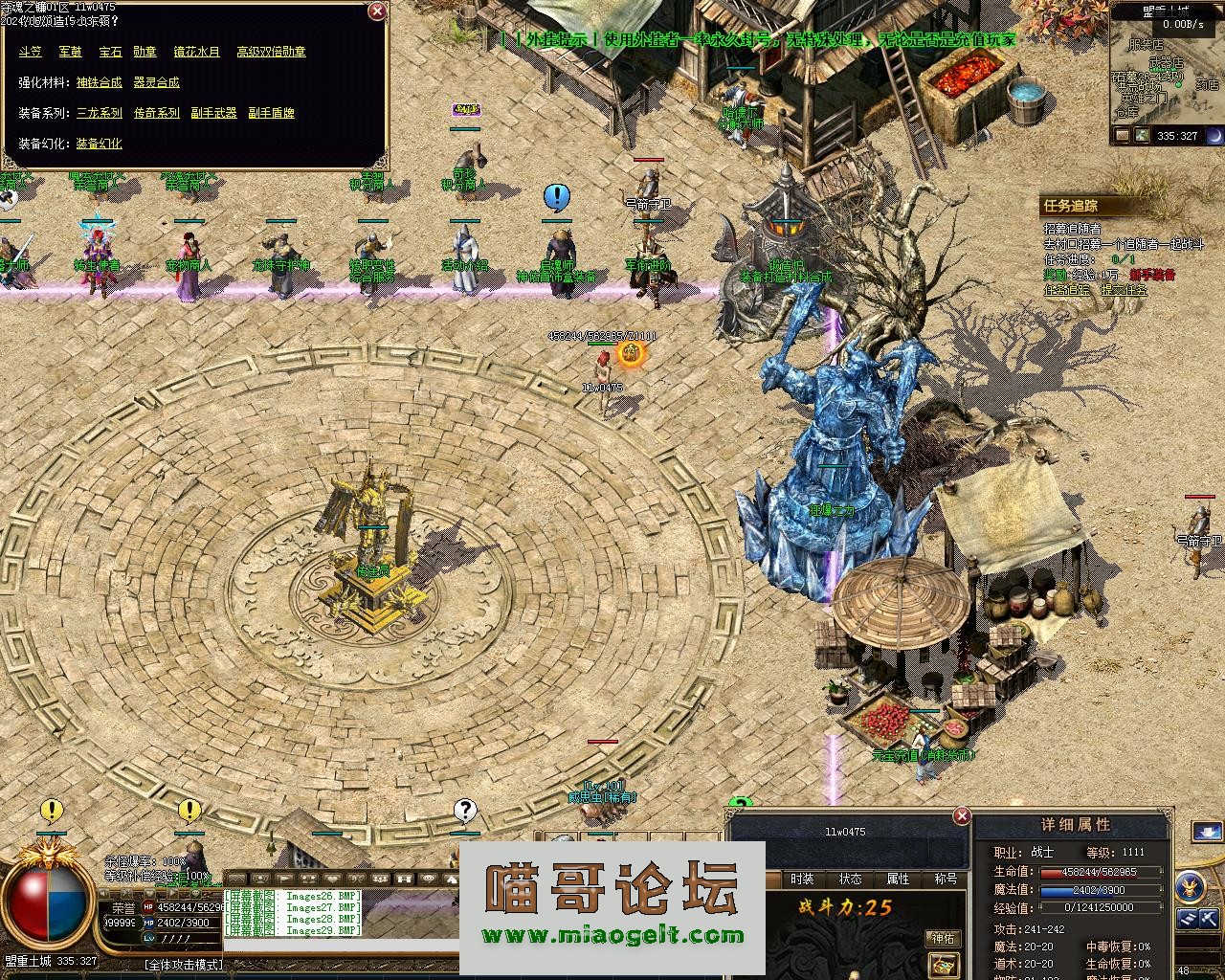Image resolution: width=1225 pixels, height=980 pixels.
Task: Open 神铁合成 material synthesis
Action: click(100, 82)
